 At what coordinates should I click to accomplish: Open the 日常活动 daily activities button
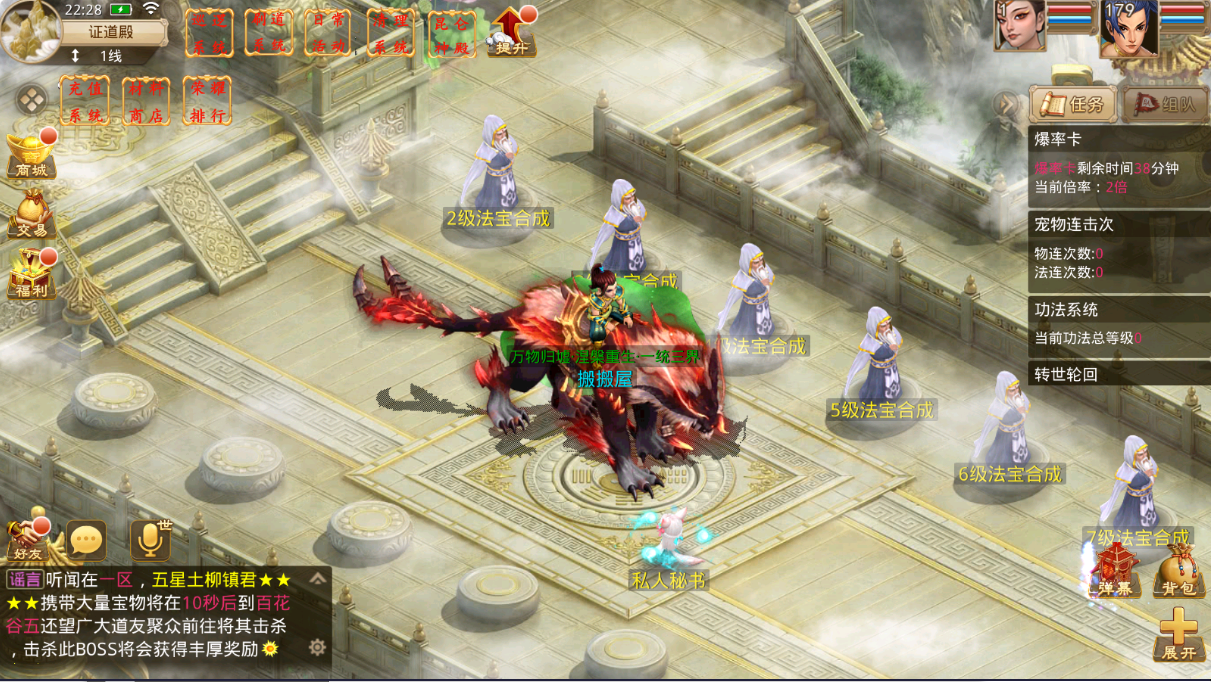329,33
